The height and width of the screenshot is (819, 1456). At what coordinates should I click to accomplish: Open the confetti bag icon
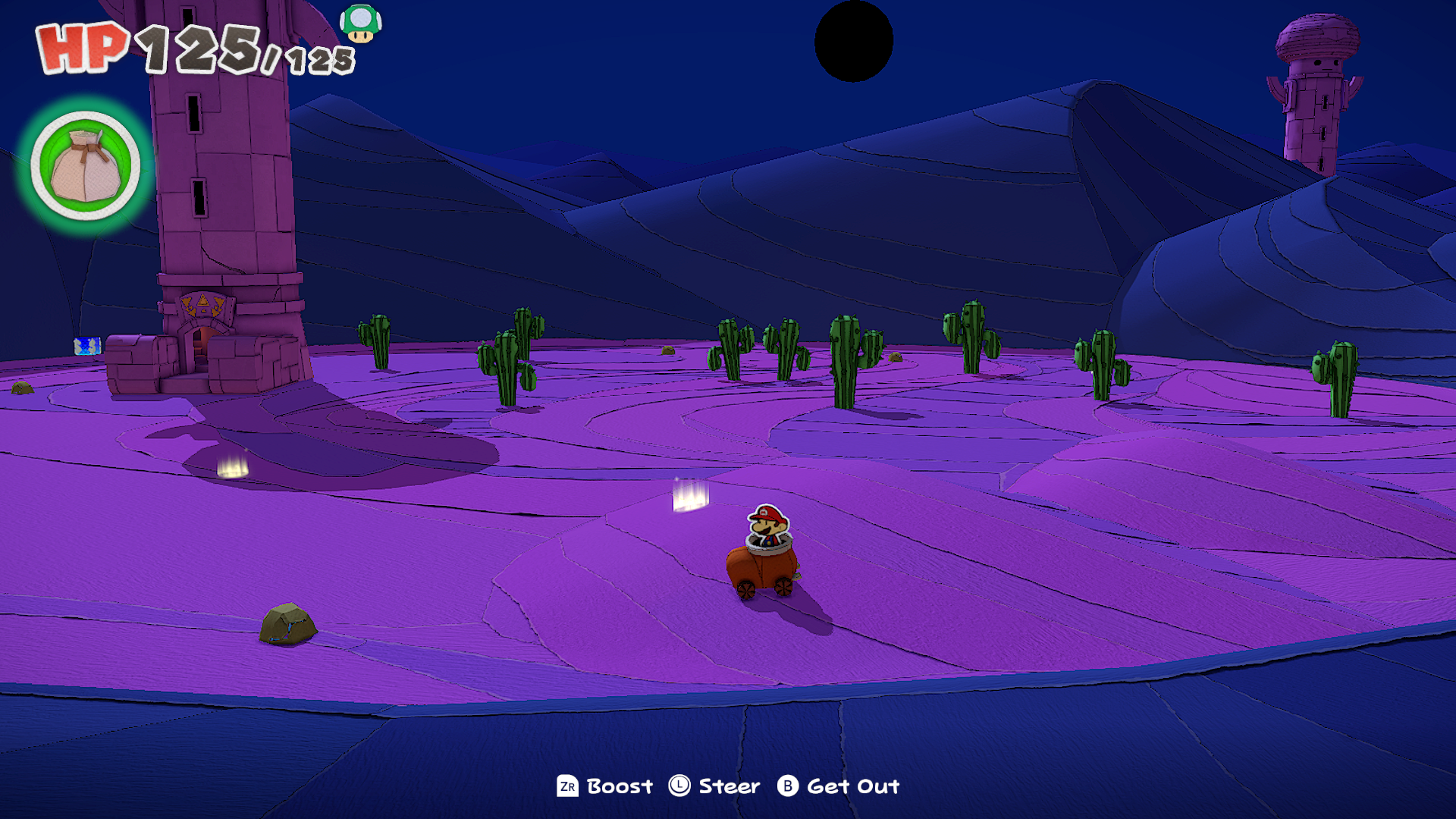click(x=86, y=166)
